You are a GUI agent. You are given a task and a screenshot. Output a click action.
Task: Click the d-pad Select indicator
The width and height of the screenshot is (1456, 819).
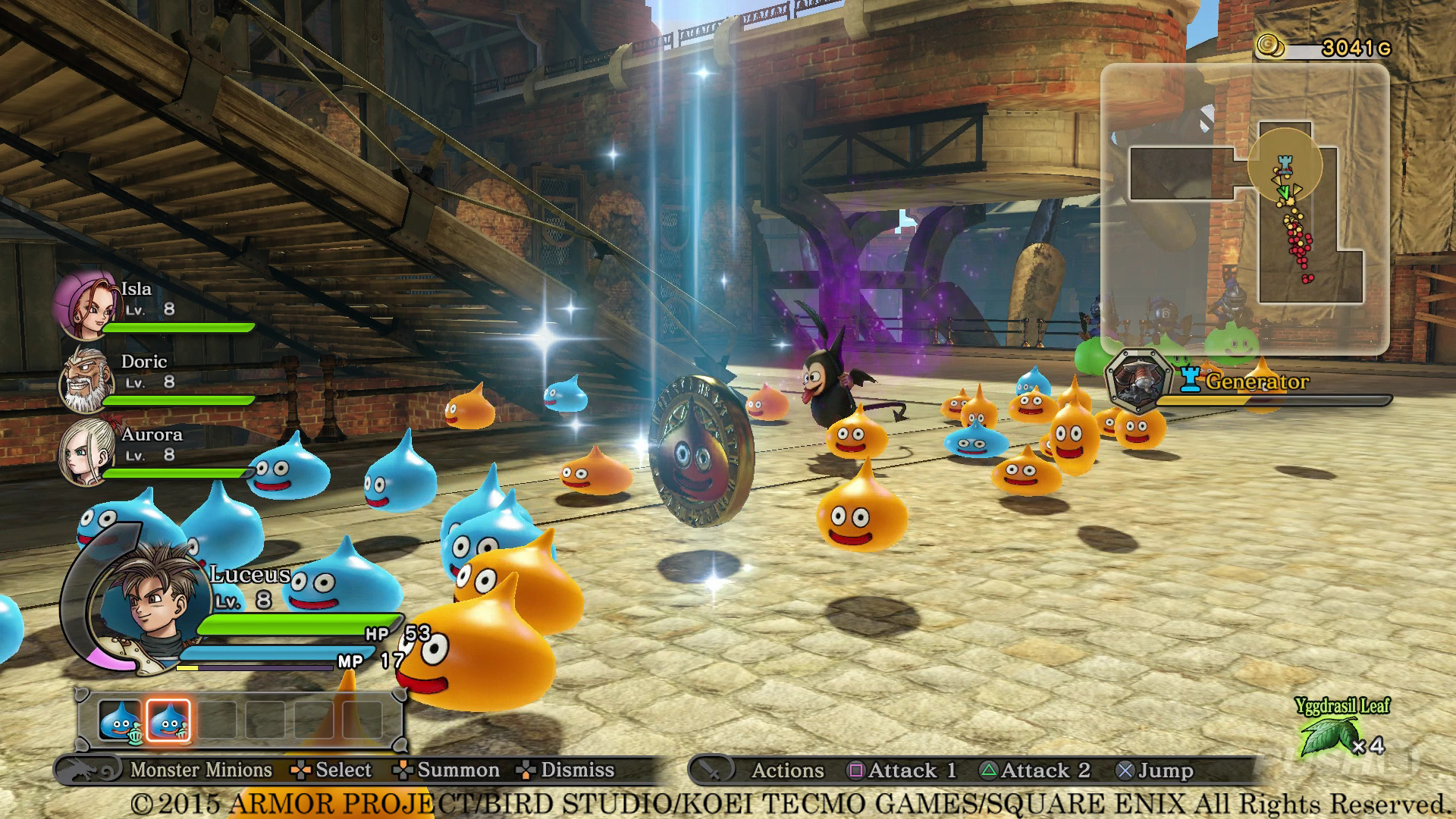pyautogui.click(x=301, y=770)
